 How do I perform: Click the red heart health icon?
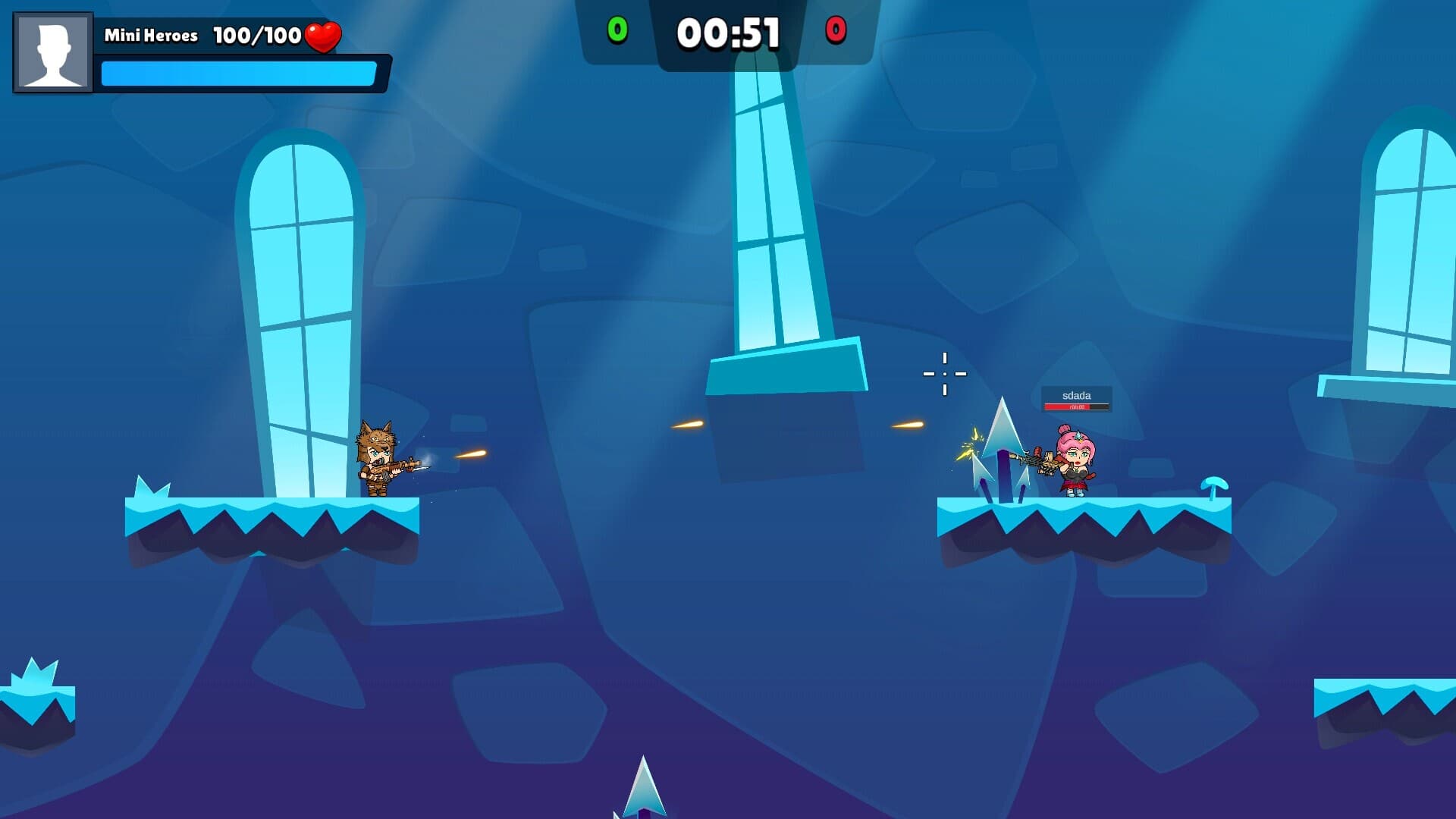click(325, 36)
